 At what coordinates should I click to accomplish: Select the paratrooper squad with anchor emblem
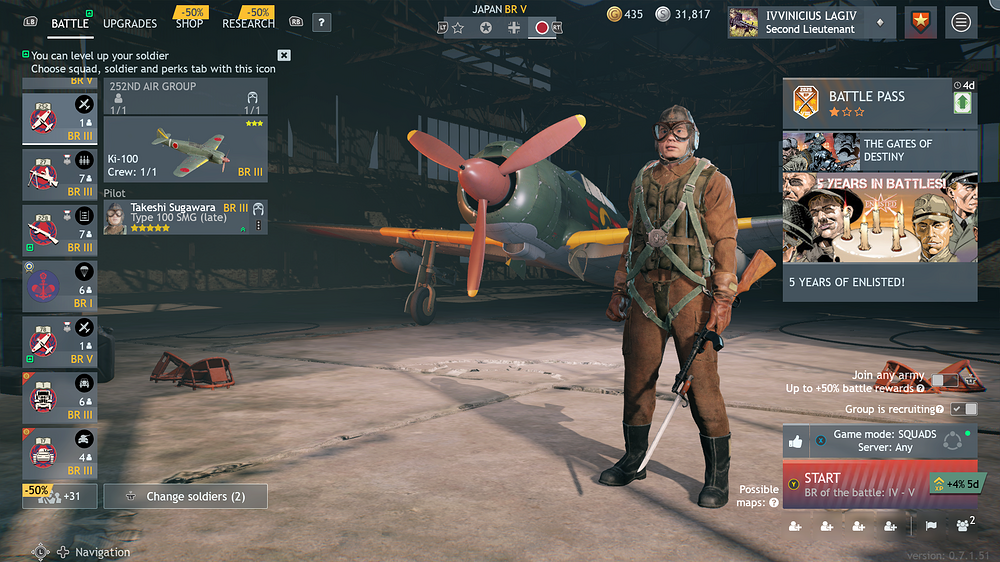click(62, 287)
